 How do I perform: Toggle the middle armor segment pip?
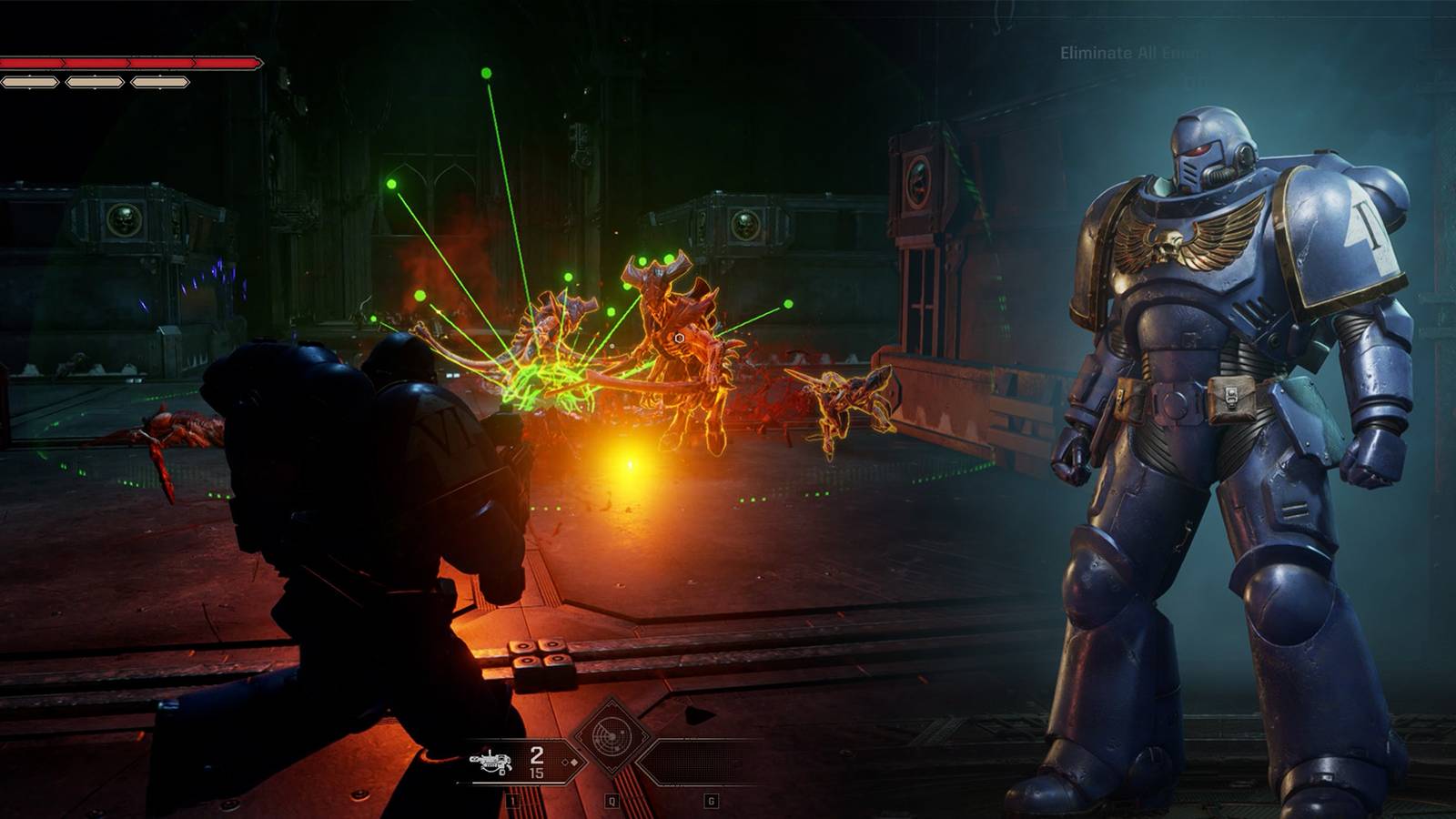click(95, 82)
